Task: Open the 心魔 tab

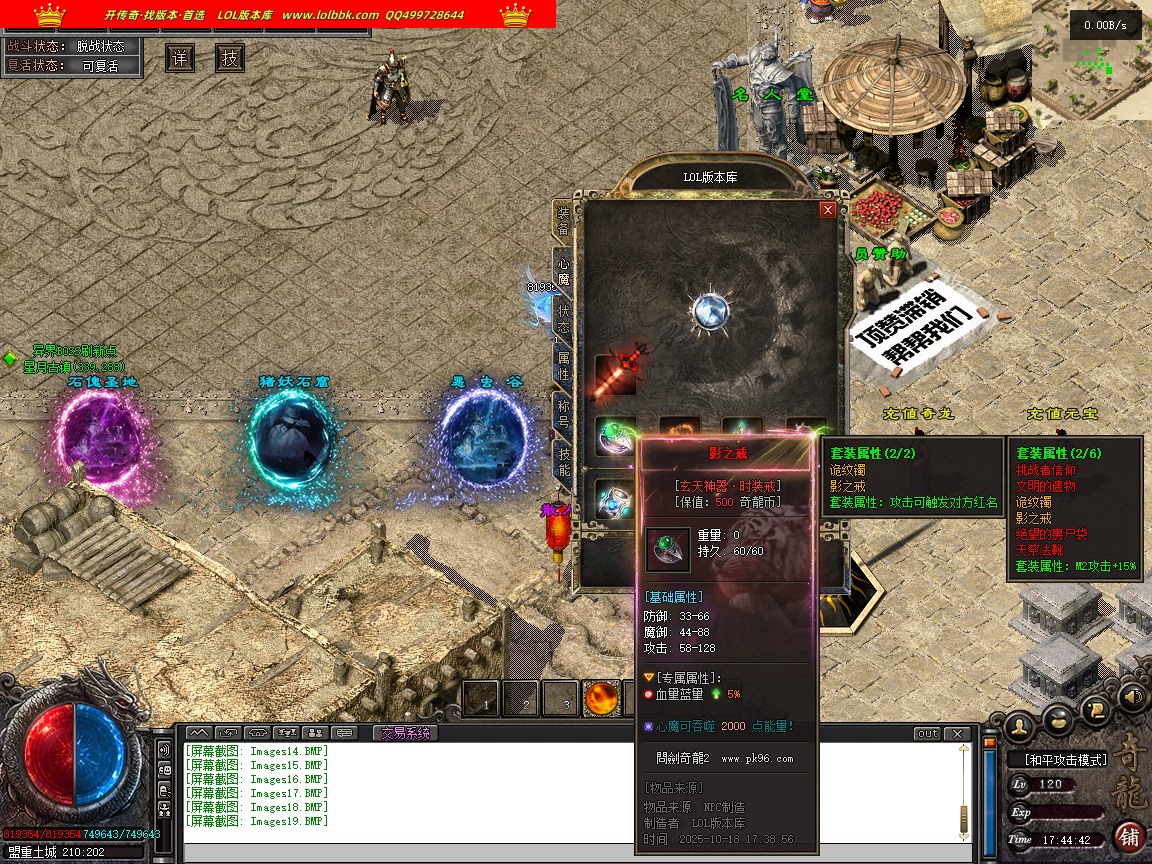Action: click(x=563, y=265)
